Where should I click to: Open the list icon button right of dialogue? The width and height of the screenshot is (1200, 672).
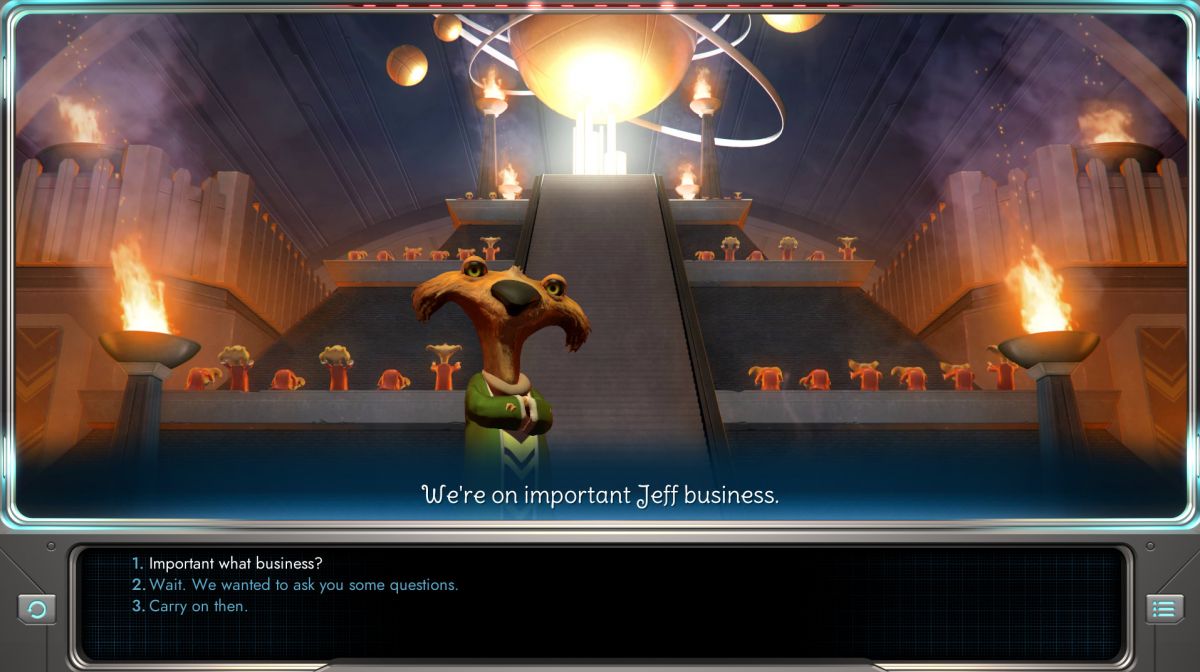(x=1163, y=609)
